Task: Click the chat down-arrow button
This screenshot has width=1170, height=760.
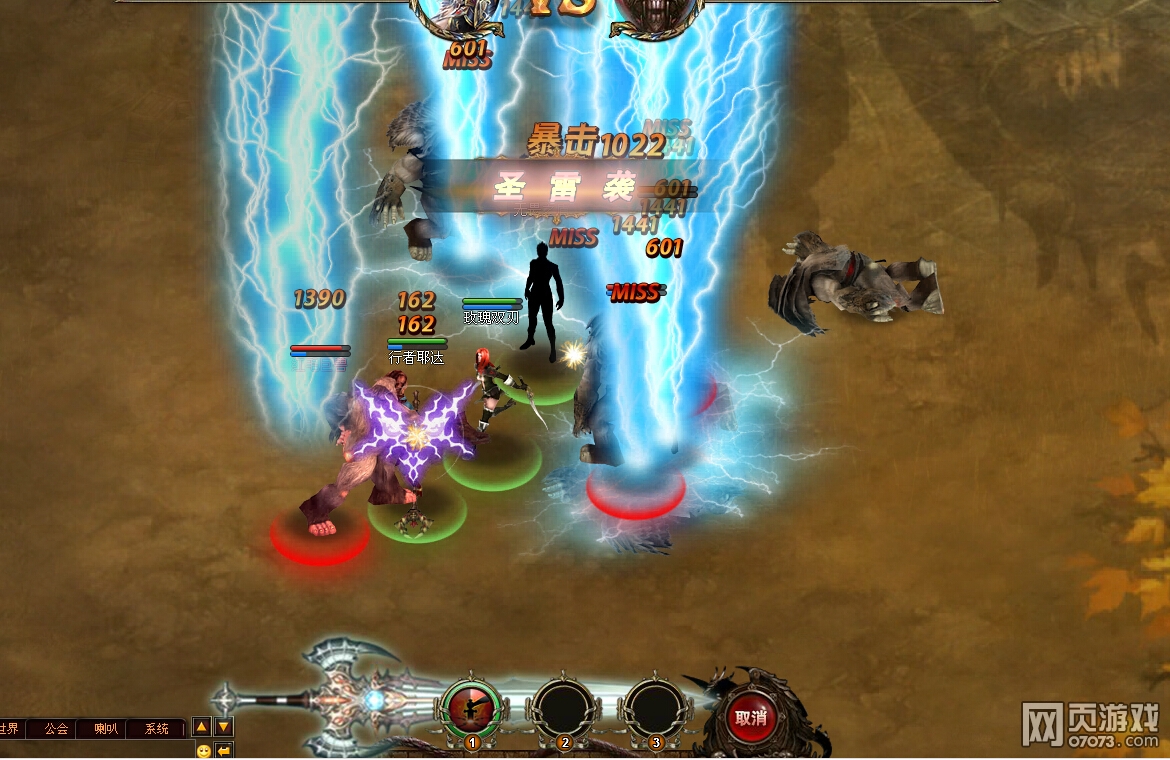Action: coord(224,727)
